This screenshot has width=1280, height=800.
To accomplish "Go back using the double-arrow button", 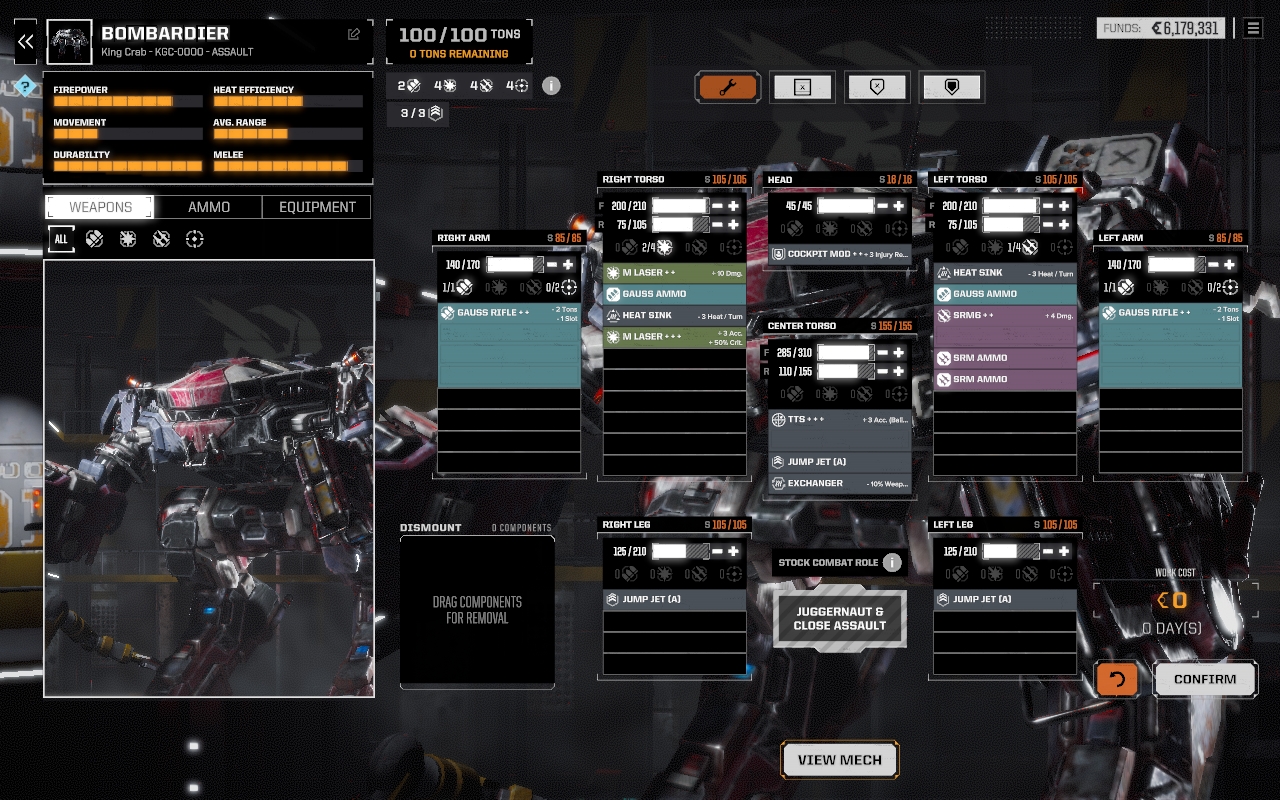I will 26,42.
